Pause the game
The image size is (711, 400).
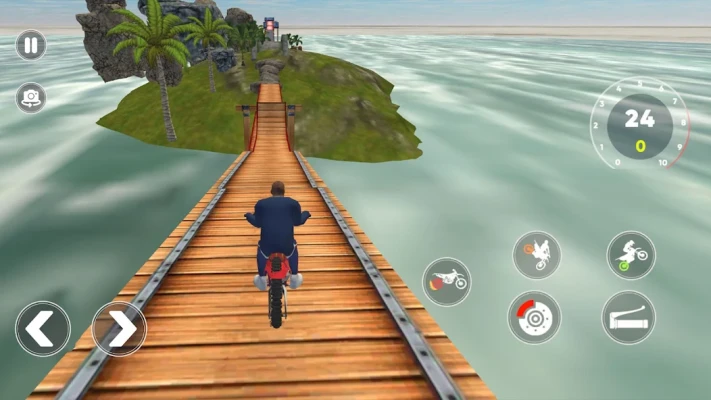30,45
